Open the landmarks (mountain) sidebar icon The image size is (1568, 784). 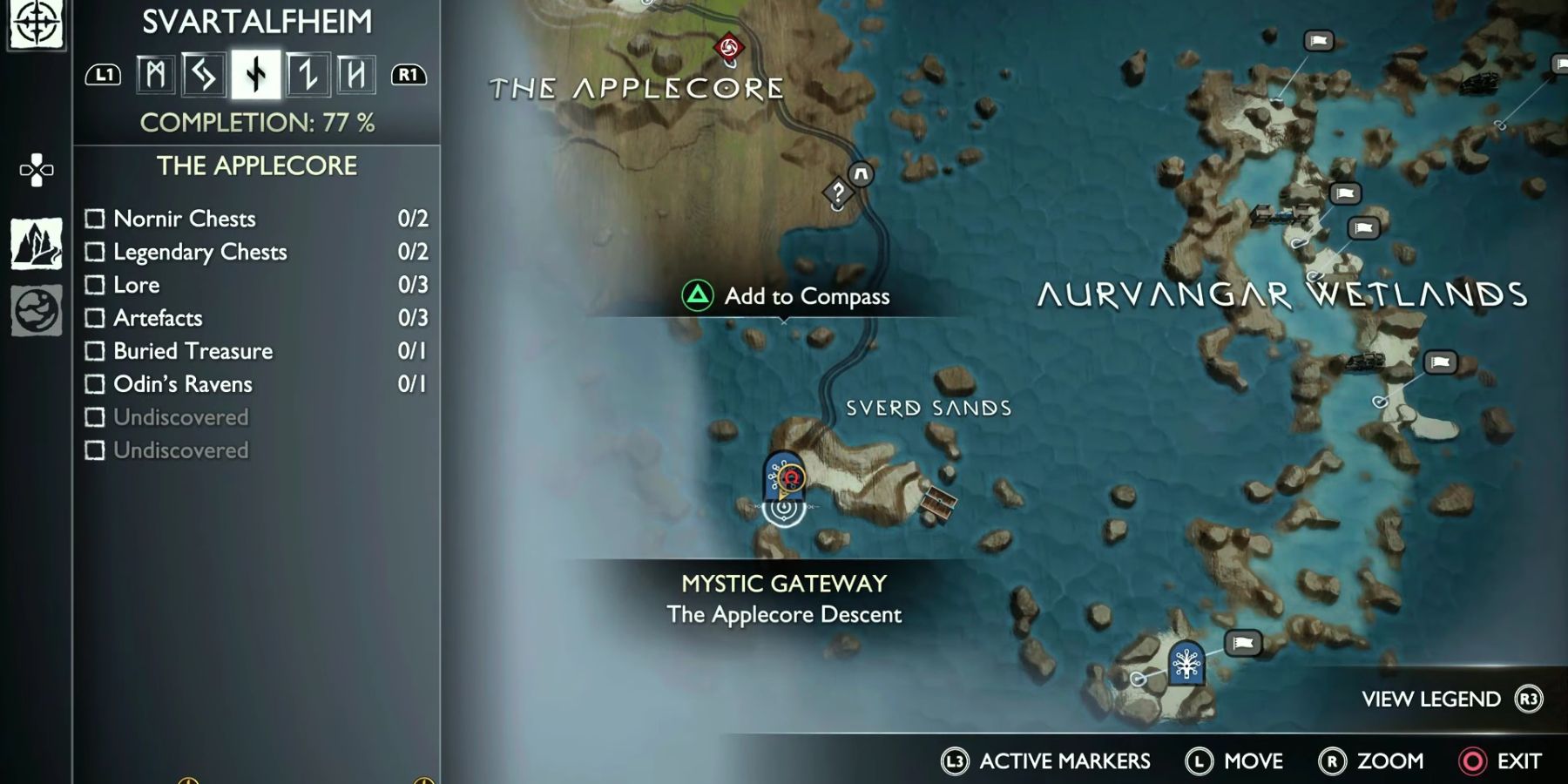(x=35, y=244)
